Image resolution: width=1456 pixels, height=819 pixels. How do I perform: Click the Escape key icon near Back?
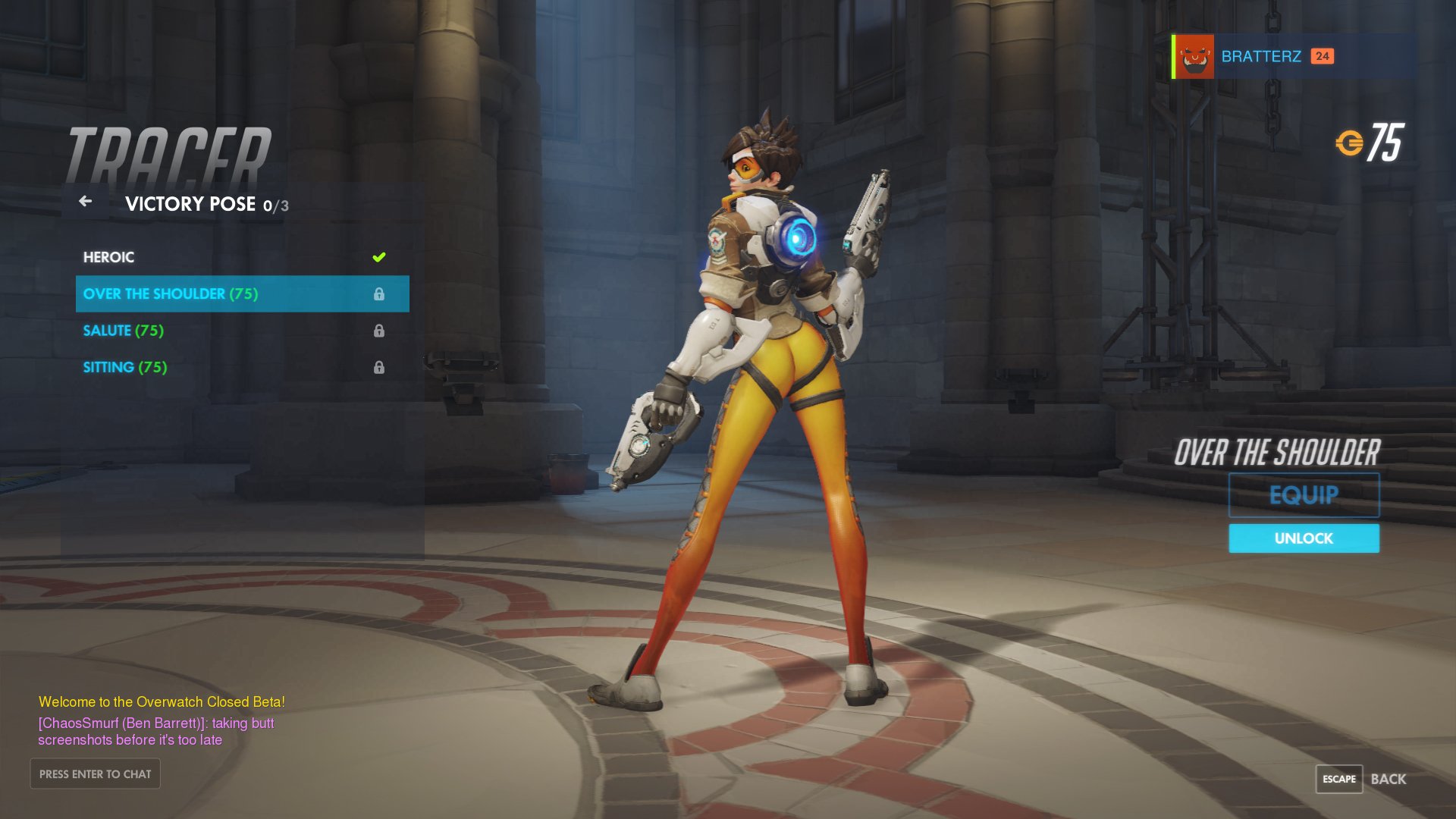(x=1339, y=779)
